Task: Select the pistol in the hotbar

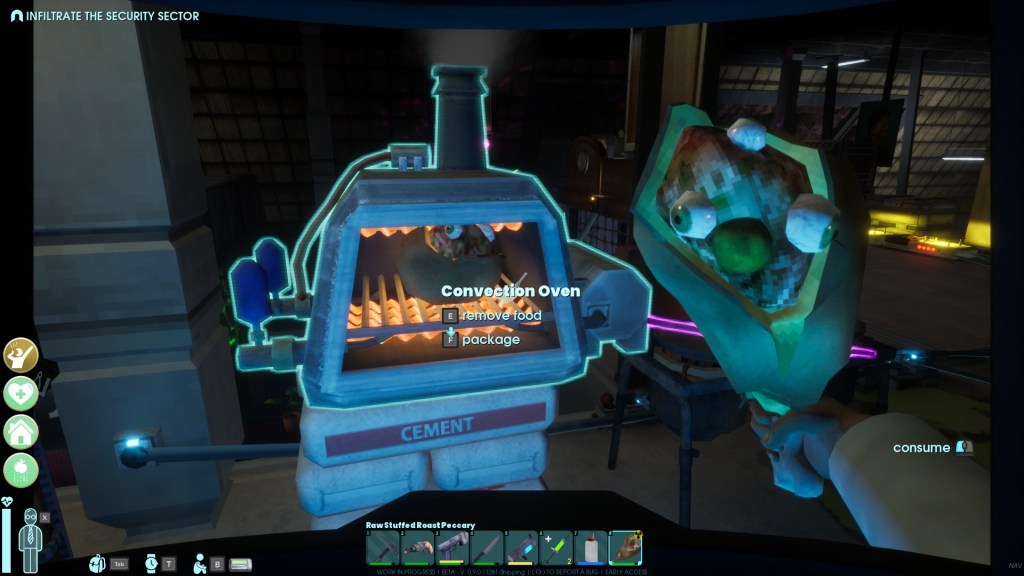Action: click(x=452, y=547)
